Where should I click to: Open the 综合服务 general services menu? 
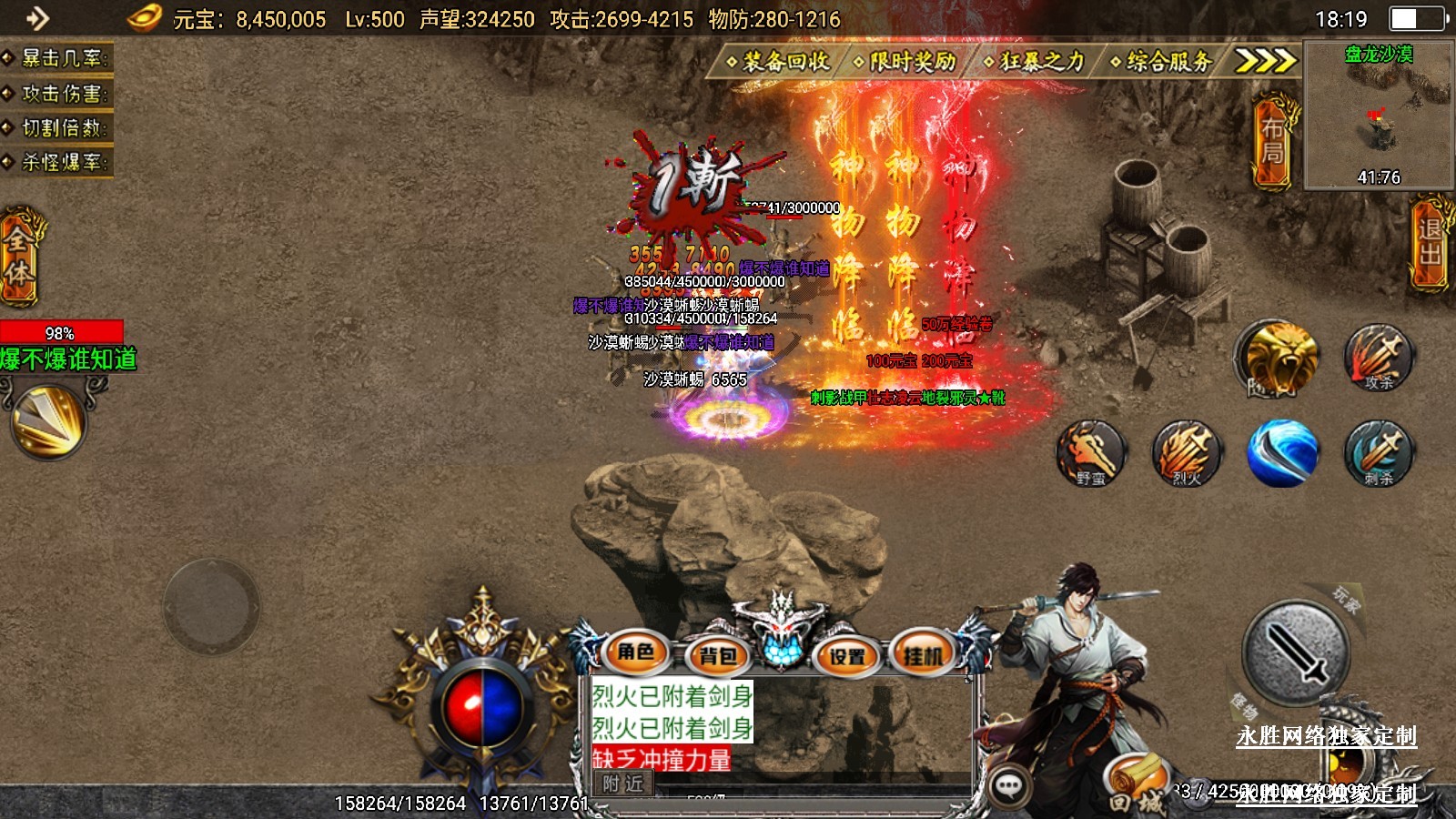(x=1162, y=61)
